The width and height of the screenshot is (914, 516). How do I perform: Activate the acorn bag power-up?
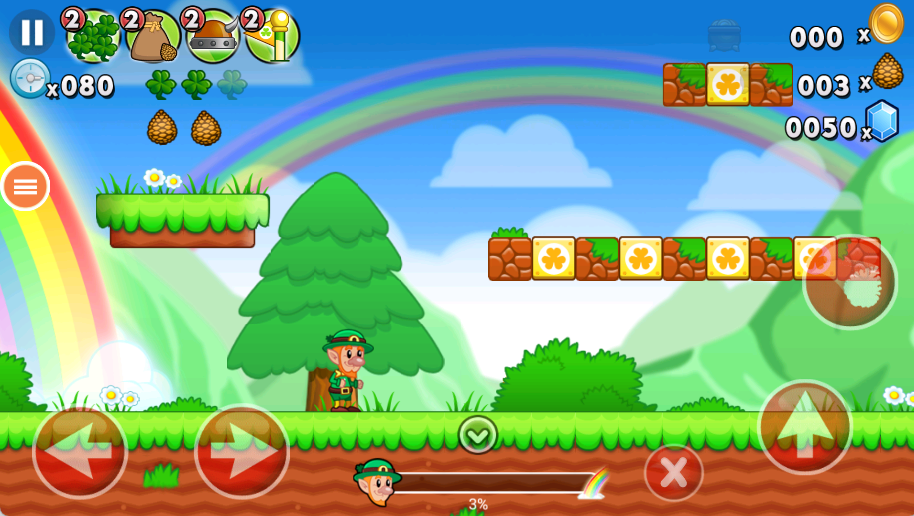tap(153, 37)
